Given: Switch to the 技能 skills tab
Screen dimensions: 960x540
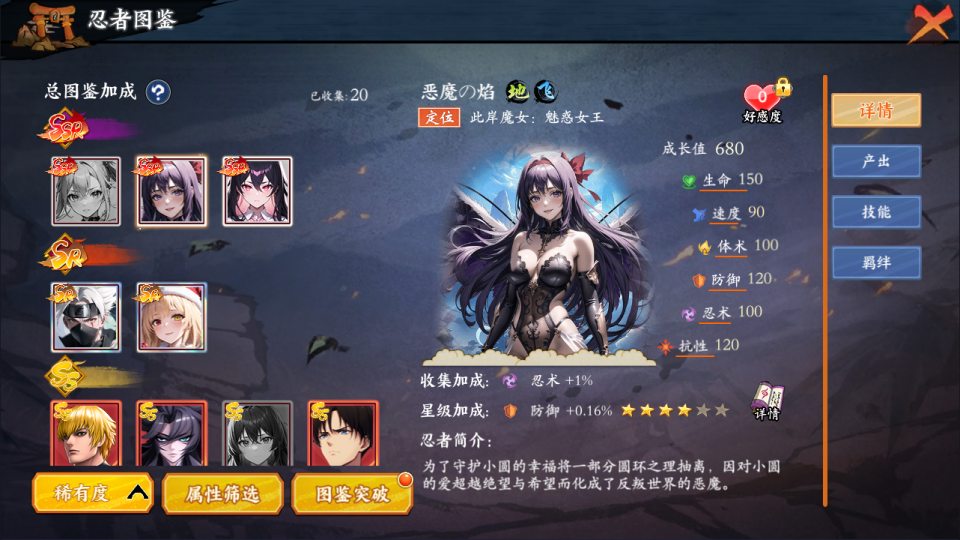Looking at the screenshot, I should click(876, 212).
